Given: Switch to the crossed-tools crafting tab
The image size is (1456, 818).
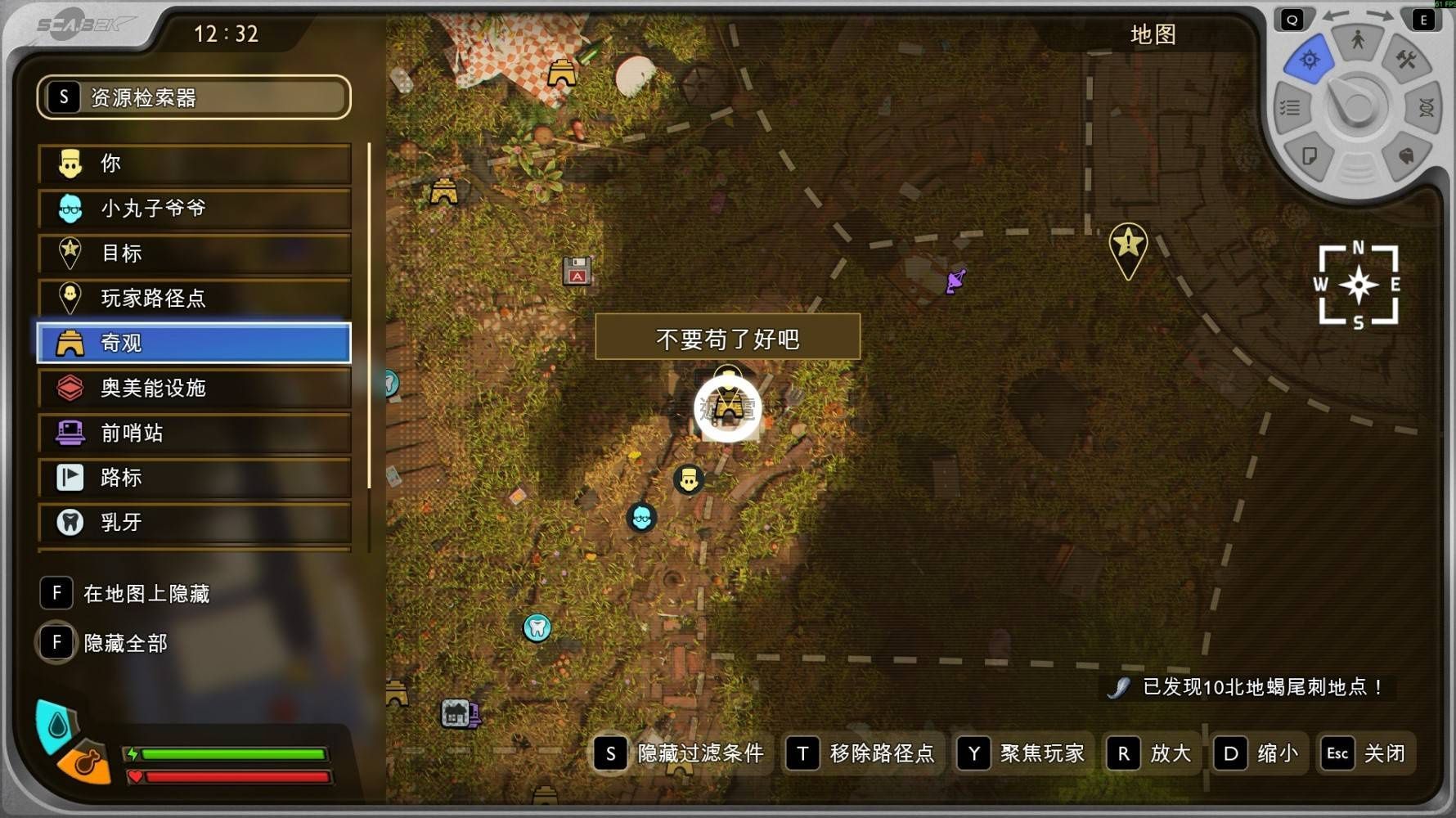Looking at the screenshot, I should 1406,60.
